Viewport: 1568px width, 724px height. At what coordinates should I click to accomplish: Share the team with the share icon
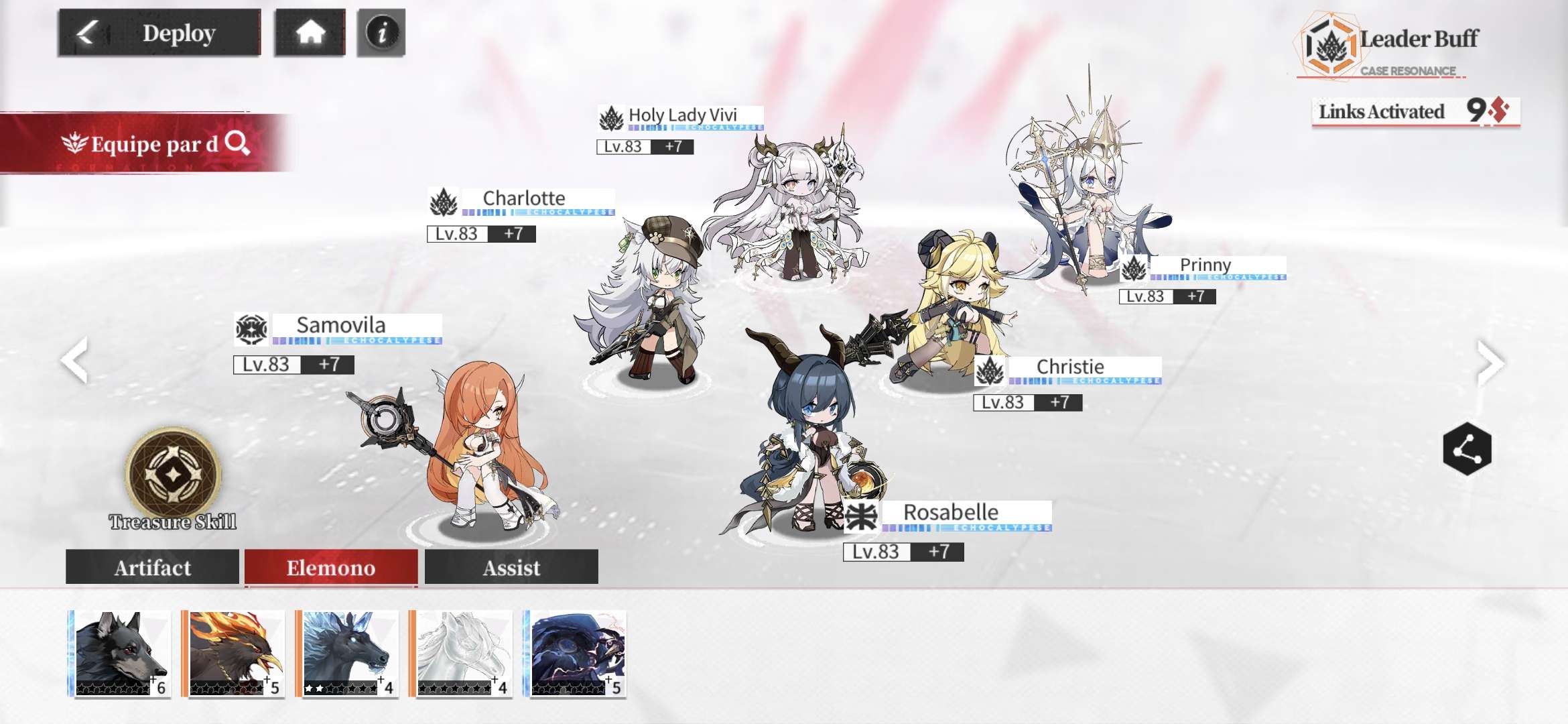click(1467, 449)
